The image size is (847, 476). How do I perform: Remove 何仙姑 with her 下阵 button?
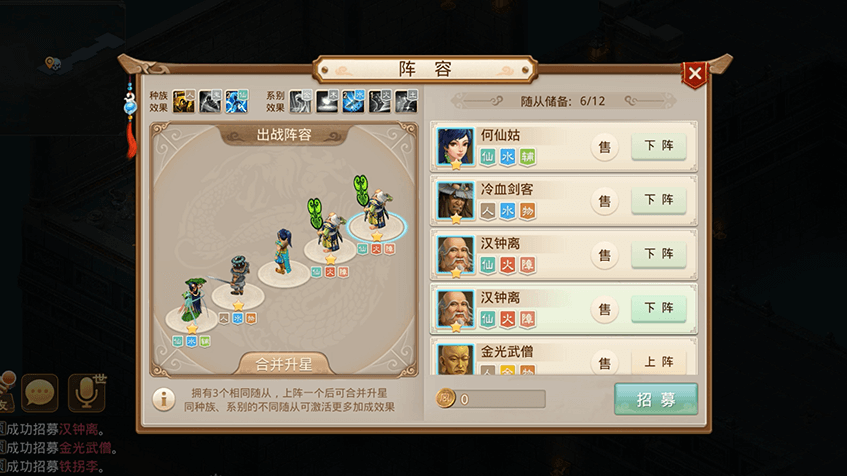point(658,145)
